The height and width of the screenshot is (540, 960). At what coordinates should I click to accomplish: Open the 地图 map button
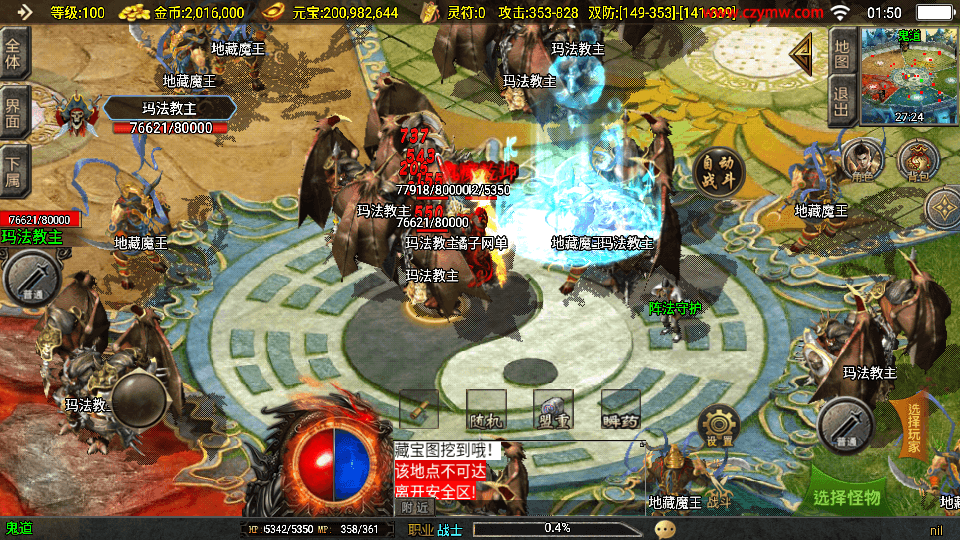coord(842,53)
